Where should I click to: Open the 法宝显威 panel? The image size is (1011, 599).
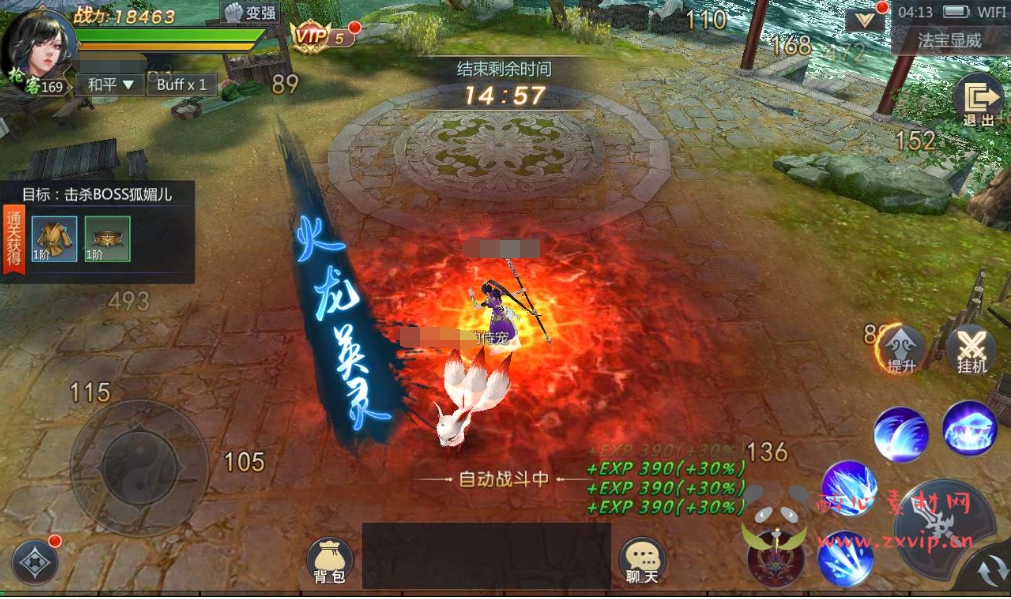tap(949, 41)
